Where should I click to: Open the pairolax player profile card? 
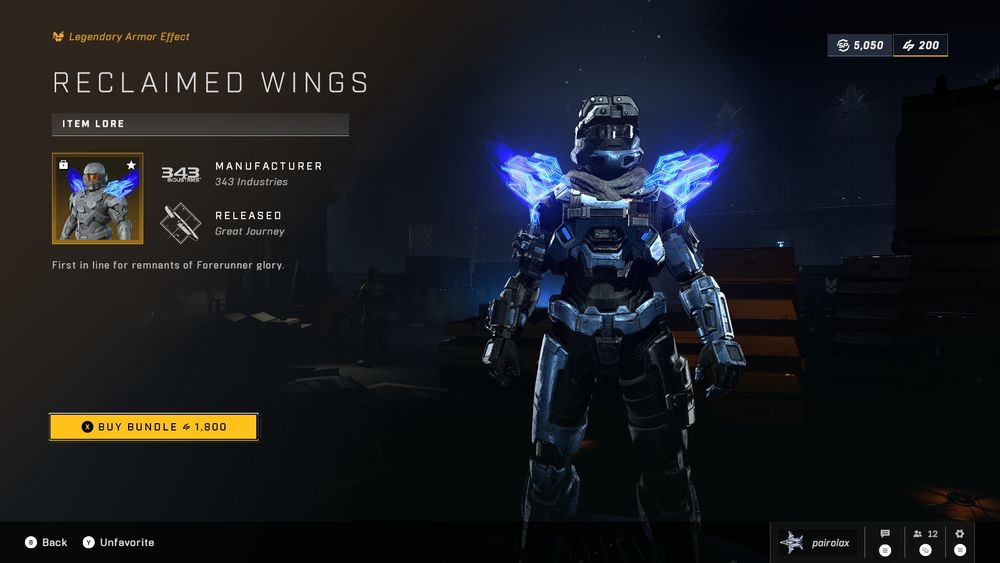(817, 542)
